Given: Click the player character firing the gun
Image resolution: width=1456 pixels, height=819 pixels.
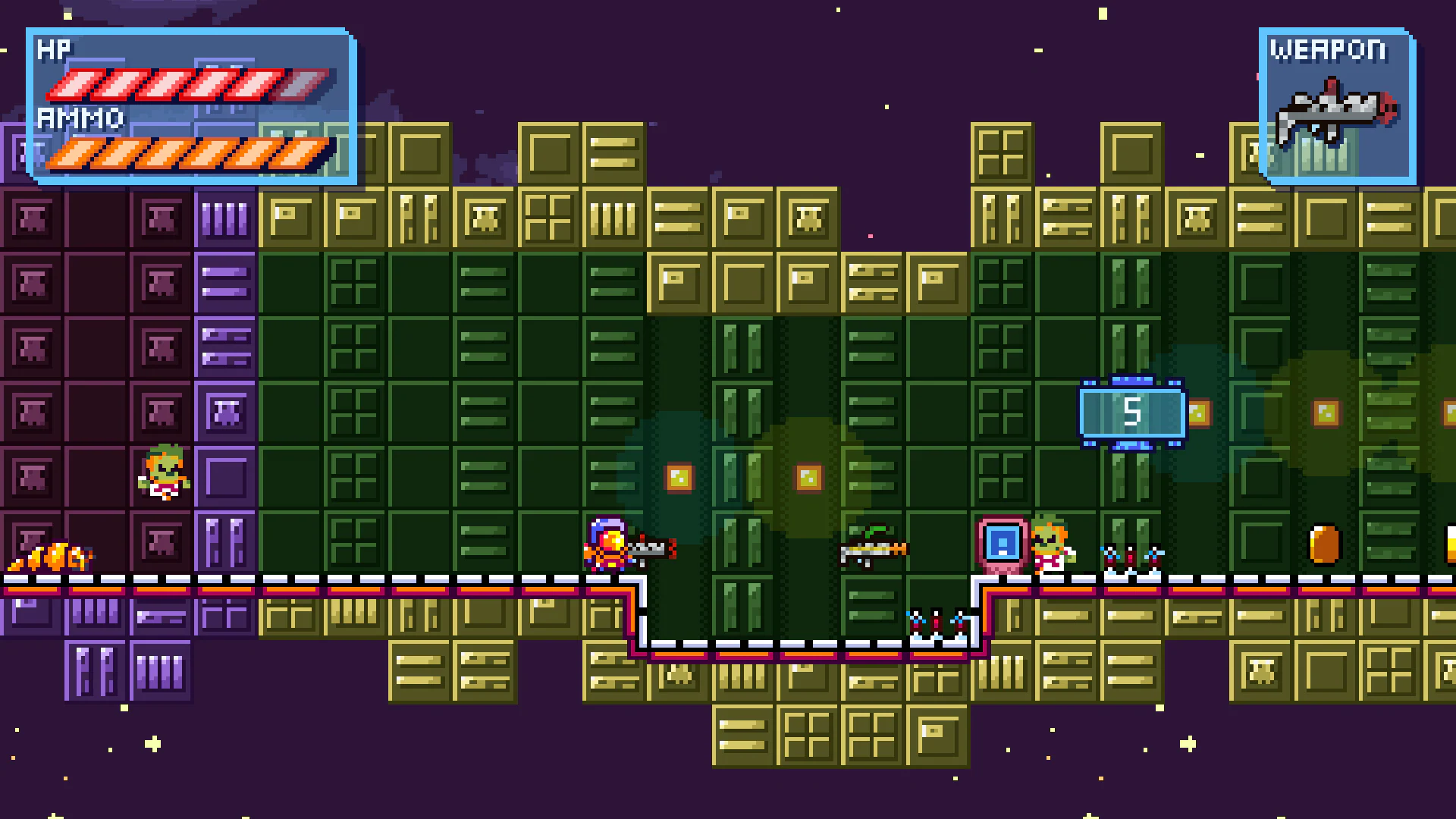Looking at the screenshot, I should tap(607, 546).
